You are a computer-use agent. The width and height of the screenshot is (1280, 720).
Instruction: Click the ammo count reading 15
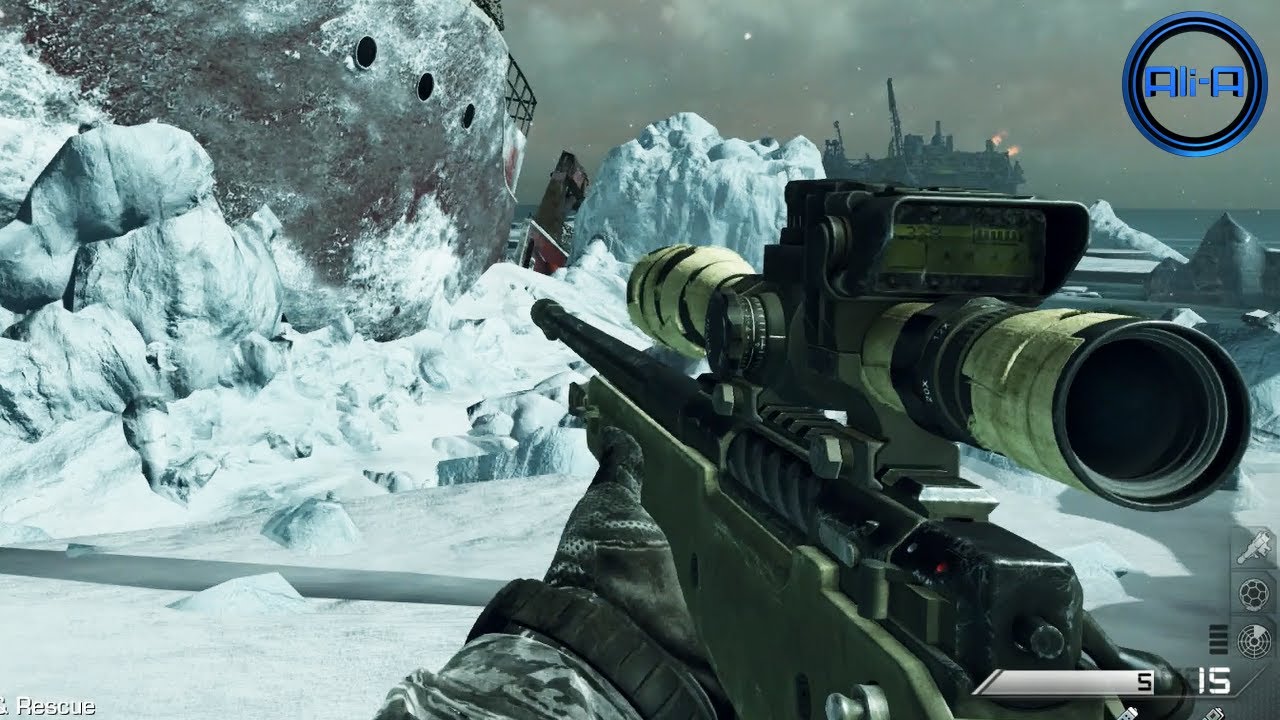[x=1213, y=678]
